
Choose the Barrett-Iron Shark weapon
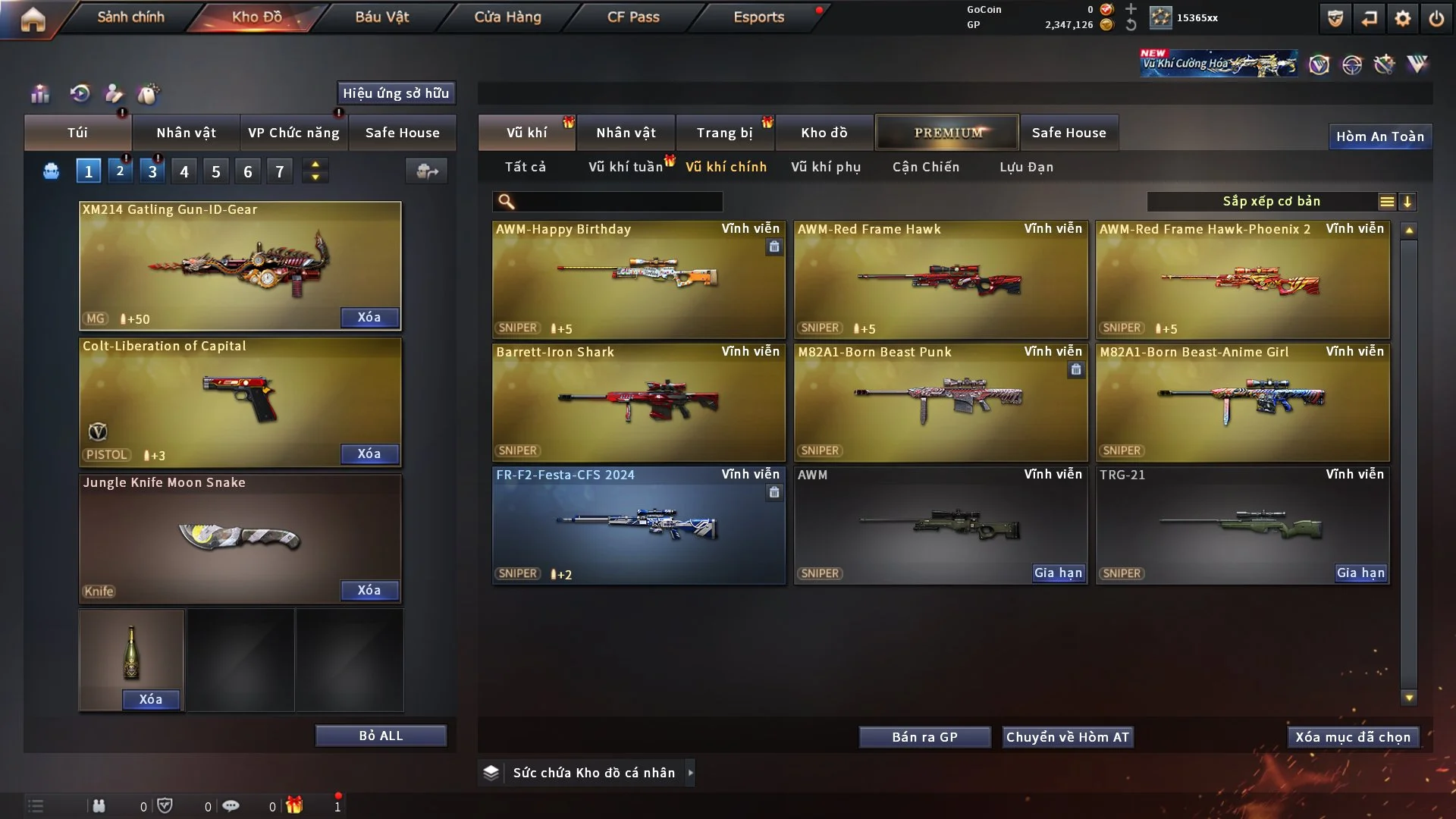click(639, 402)
